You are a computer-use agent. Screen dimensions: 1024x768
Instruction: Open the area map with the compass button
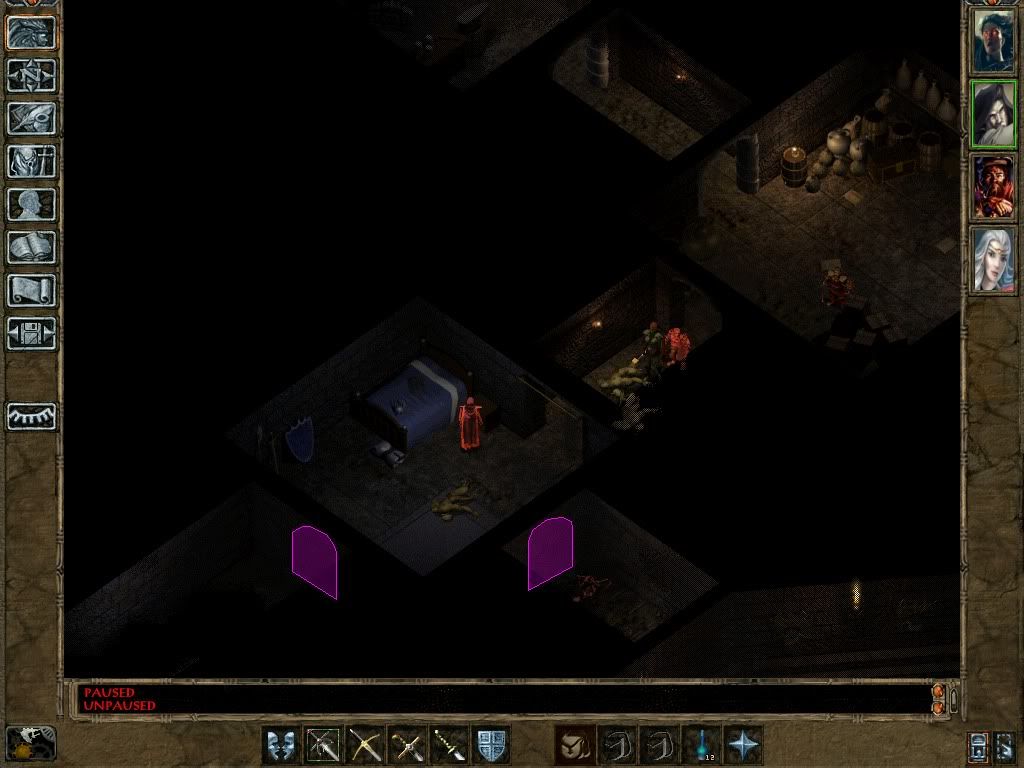click(32, 74)
